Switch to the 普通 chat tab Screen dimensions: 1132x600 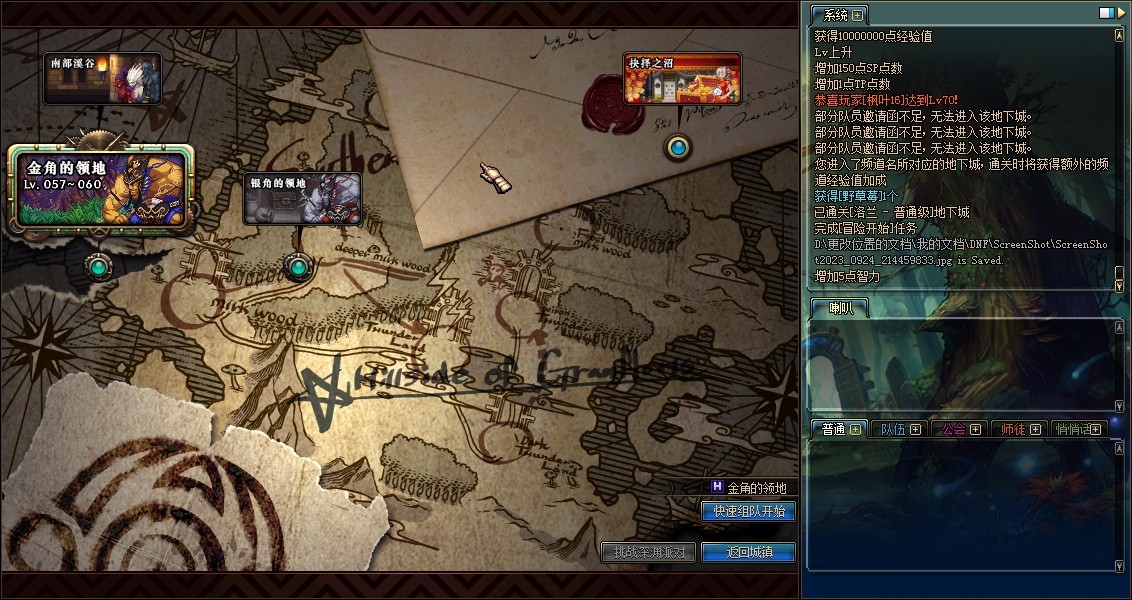pyautogui.click(x=832, y=429)
